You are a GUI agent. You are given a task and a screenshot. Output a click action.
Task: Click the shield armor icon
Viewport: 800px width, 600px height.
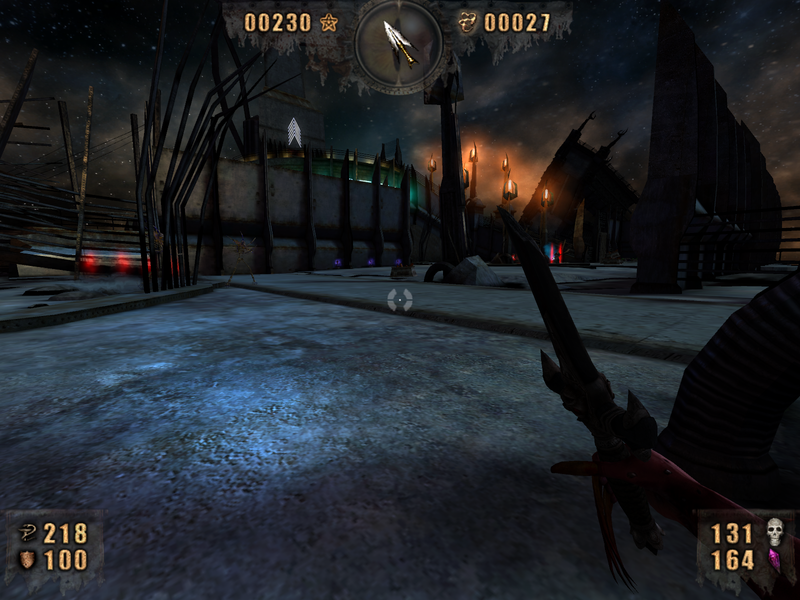[27, 560]
